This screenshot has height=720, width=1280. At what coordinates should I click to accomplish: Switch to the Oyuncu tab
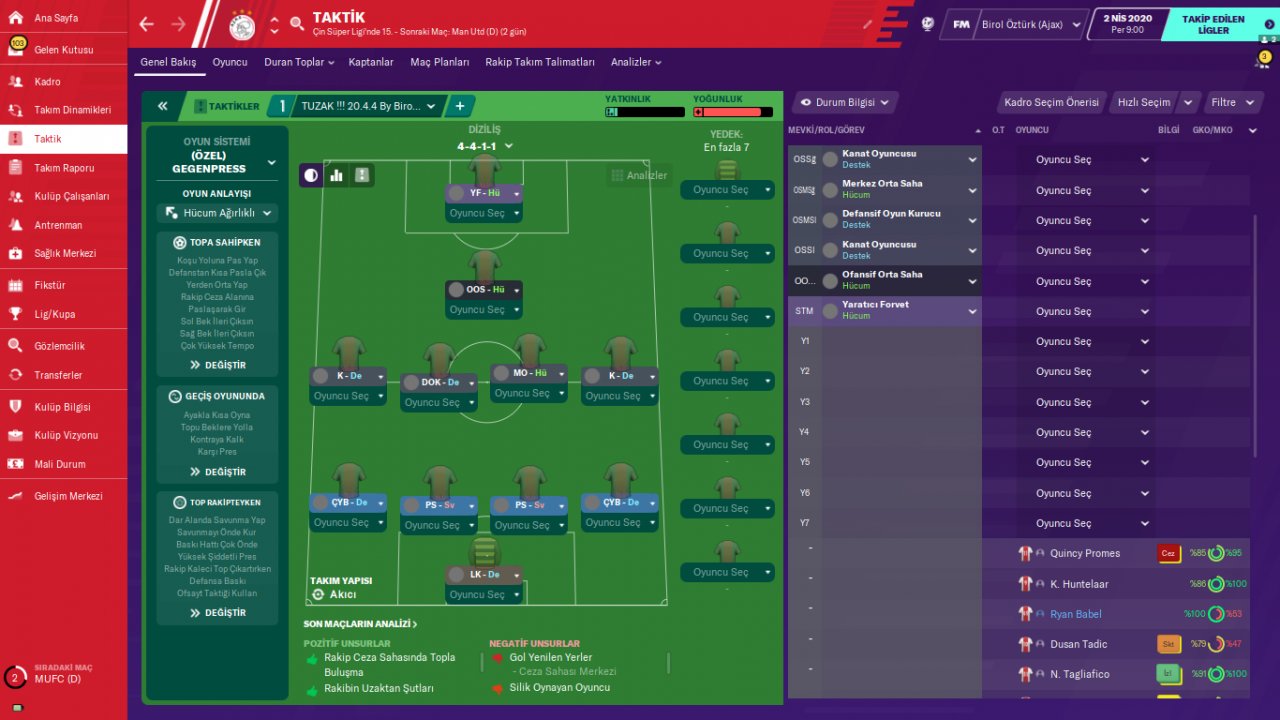point(230,62)
